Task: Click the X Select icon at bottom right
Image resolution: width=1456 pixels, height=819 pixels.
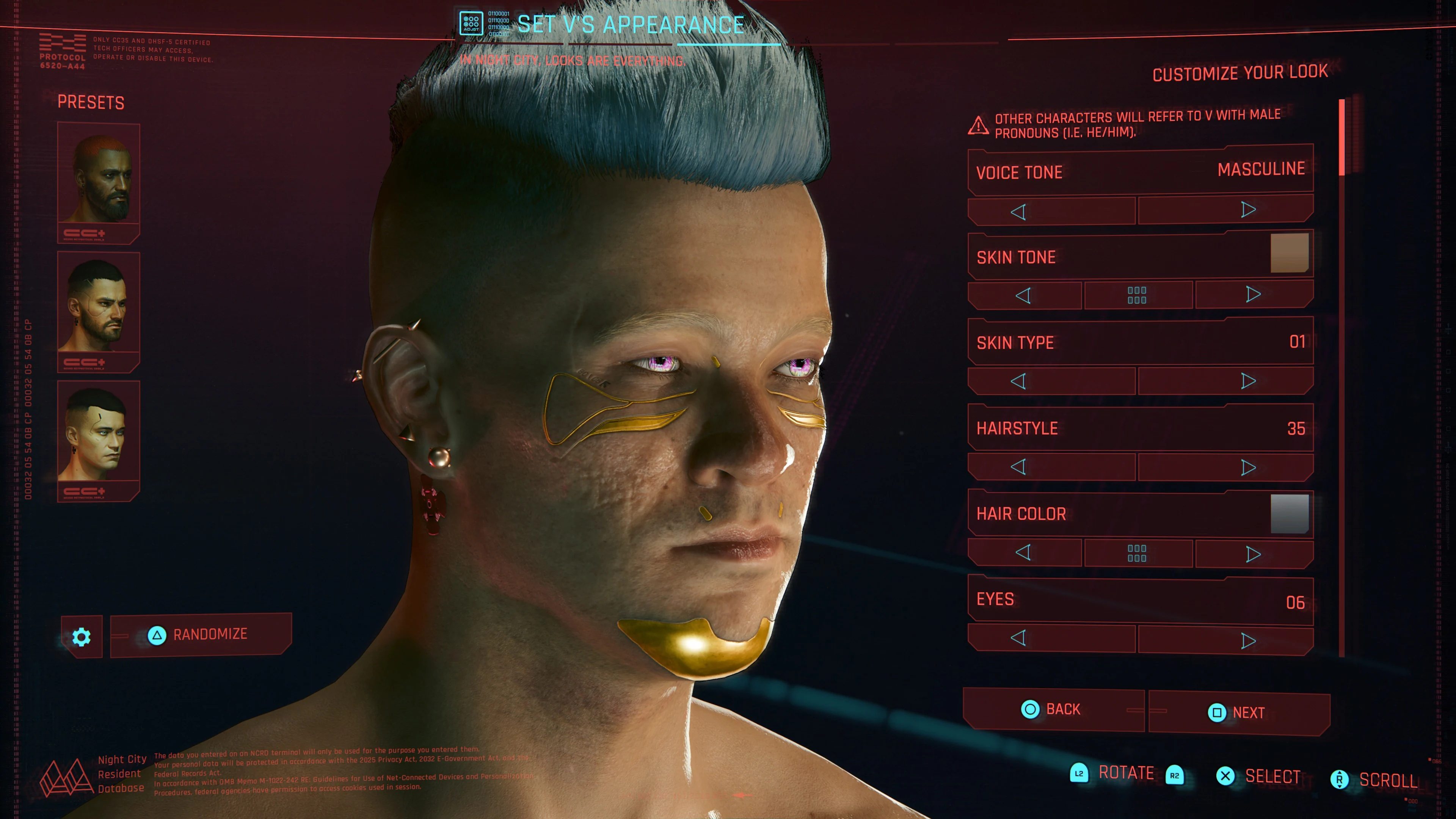Action: pos(1225,776)
